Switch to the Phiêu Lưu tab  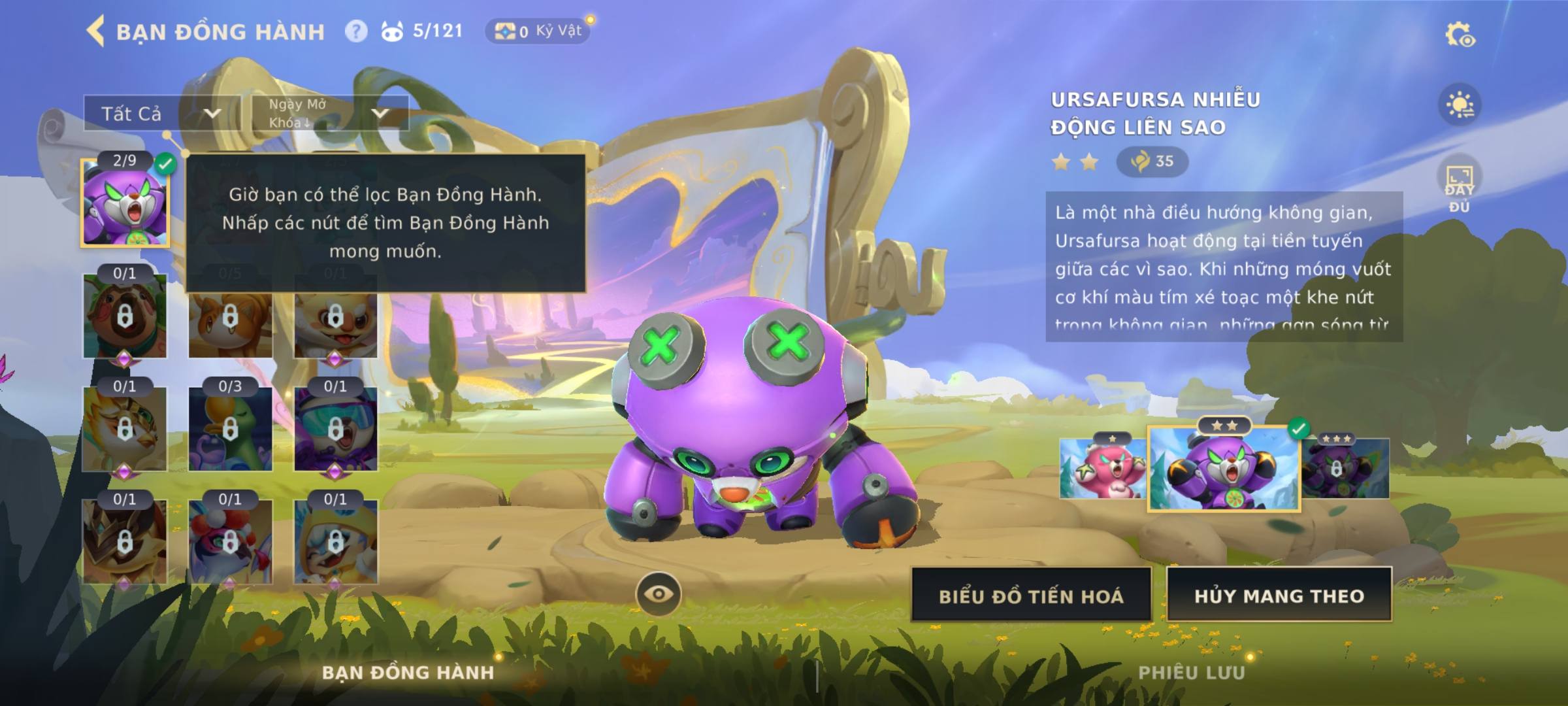pos(1192,673)
